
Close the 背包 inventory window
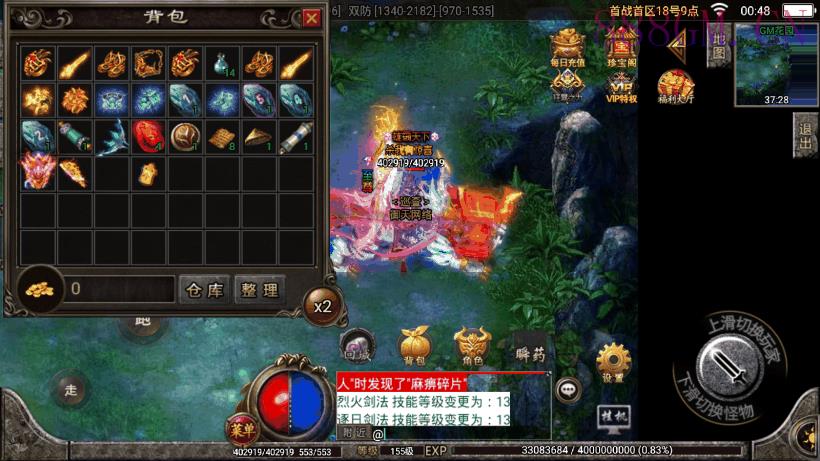pyautogui.click(x=312, y=18)
